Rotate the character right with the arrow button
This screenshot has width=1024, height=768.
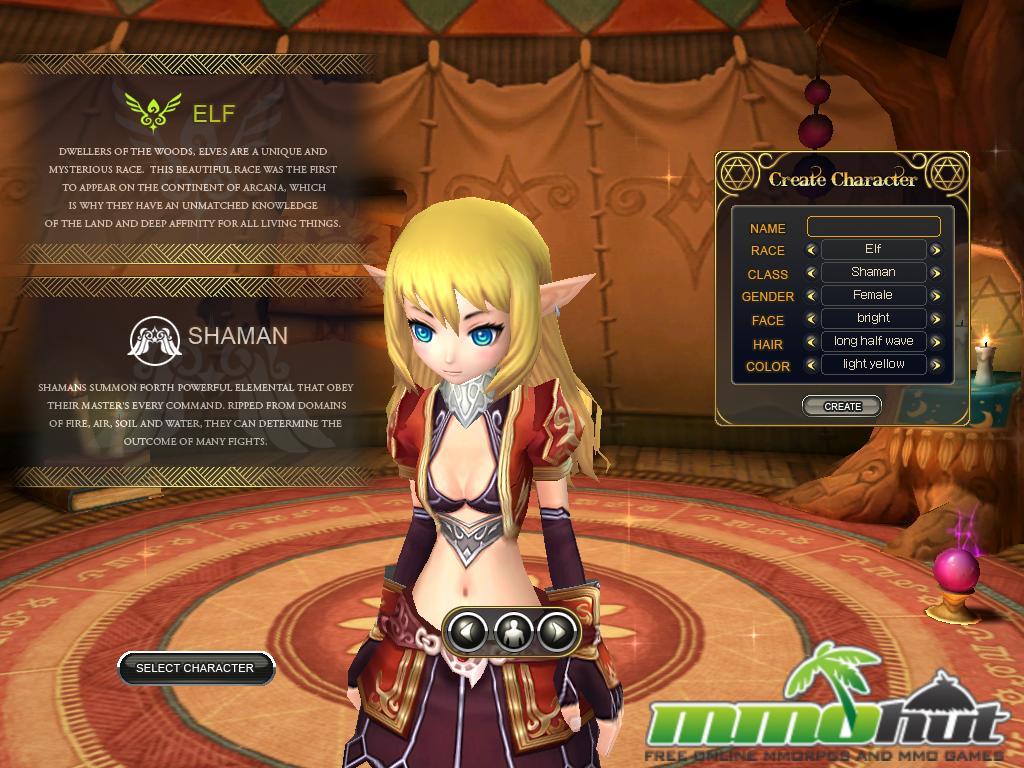[556, 631]
